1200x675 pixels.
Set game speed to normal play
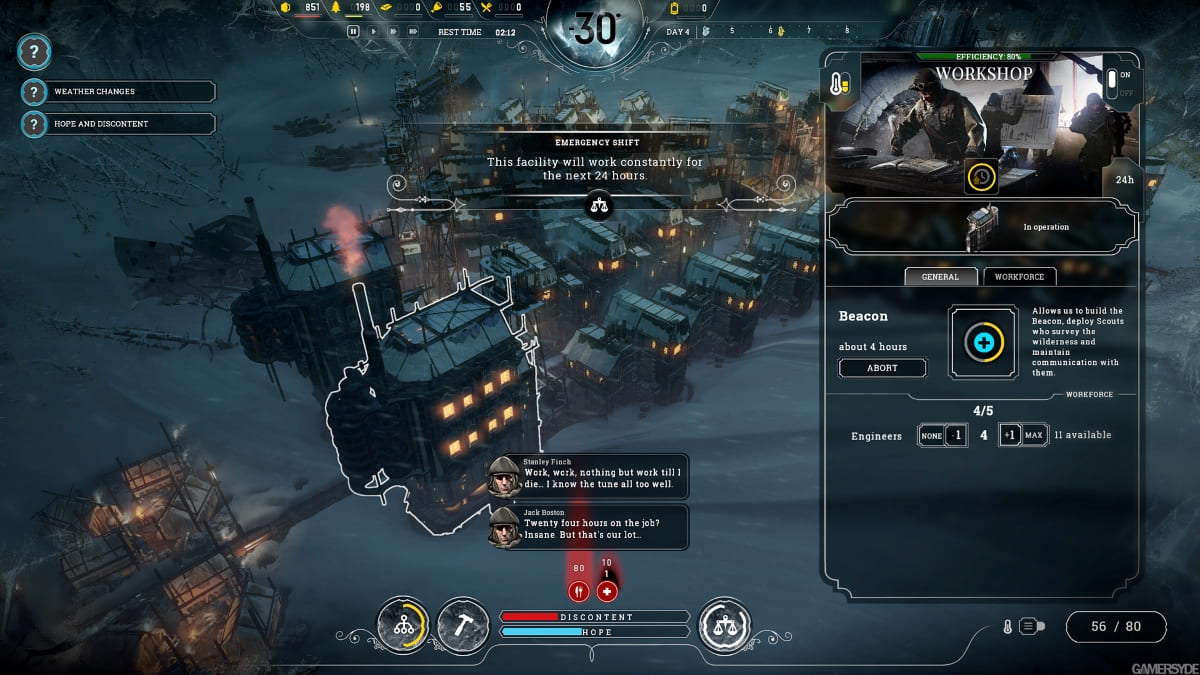(x=374, y=31)
